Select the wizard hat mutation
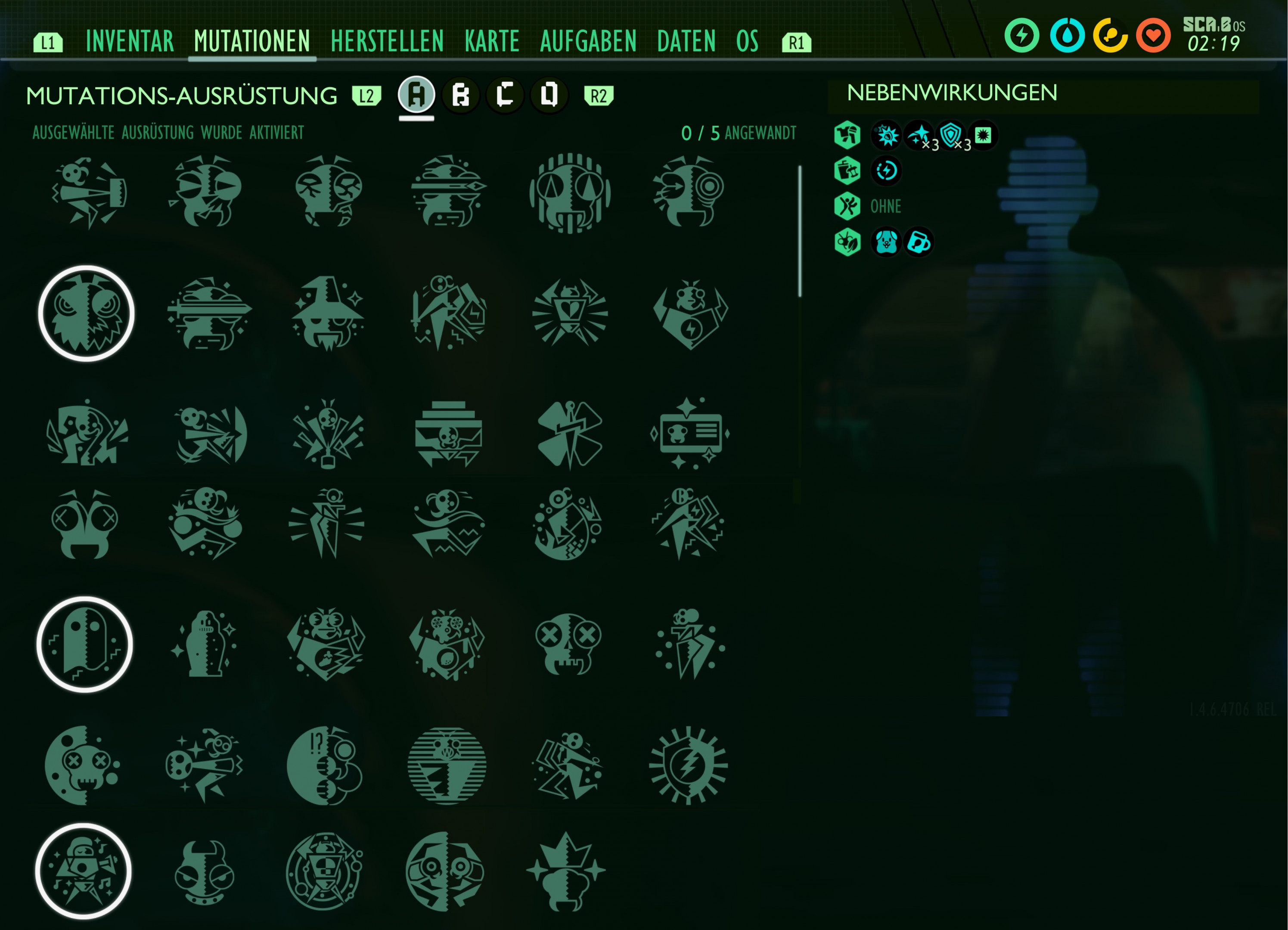The height and width of the screenshot is (930, 1288). [x=328, y=313]
